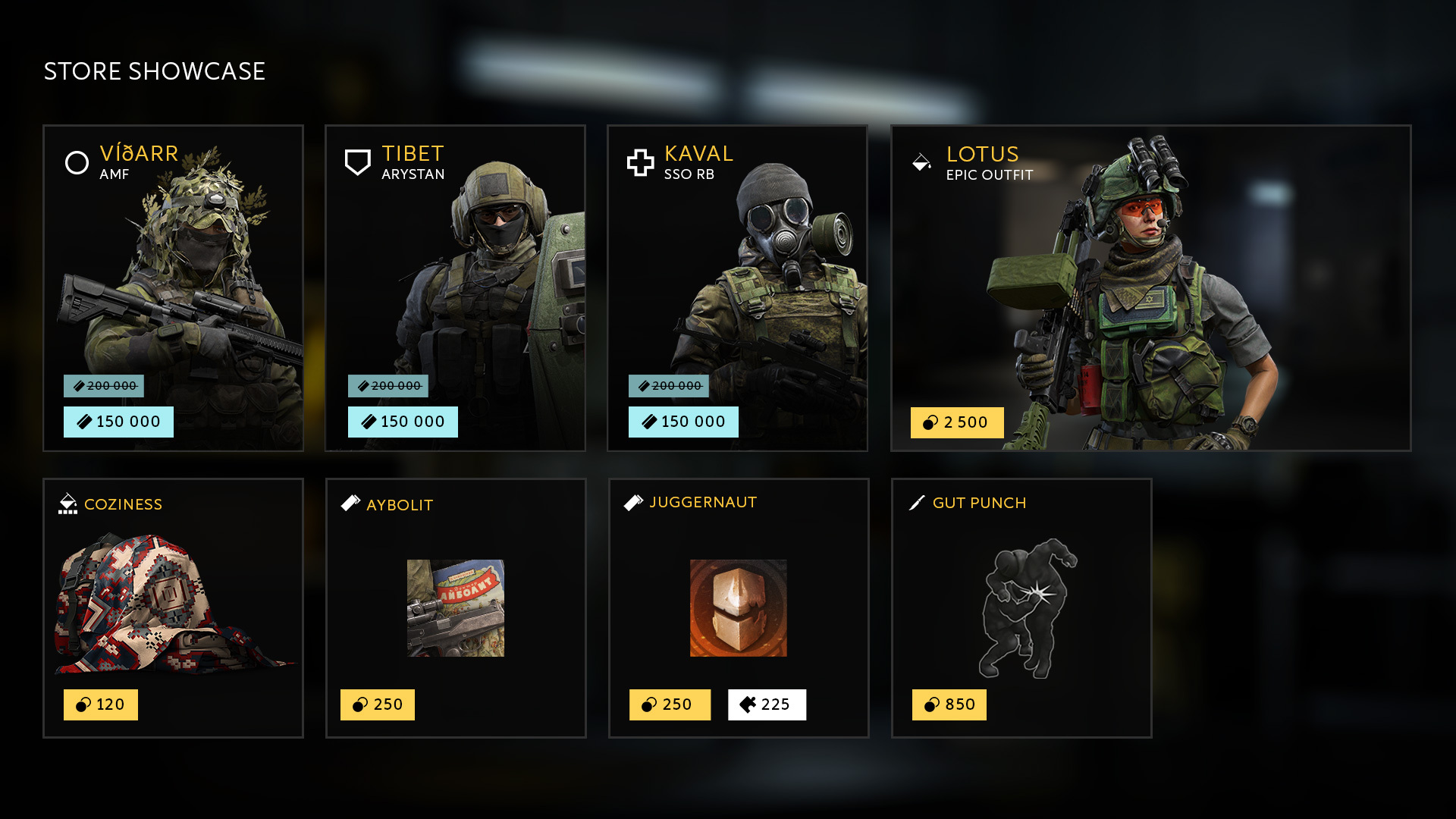This screenshot has width=1456, height=819.
Task: Buy Víðarr for 150 000 credits
Action: (118, 422)
